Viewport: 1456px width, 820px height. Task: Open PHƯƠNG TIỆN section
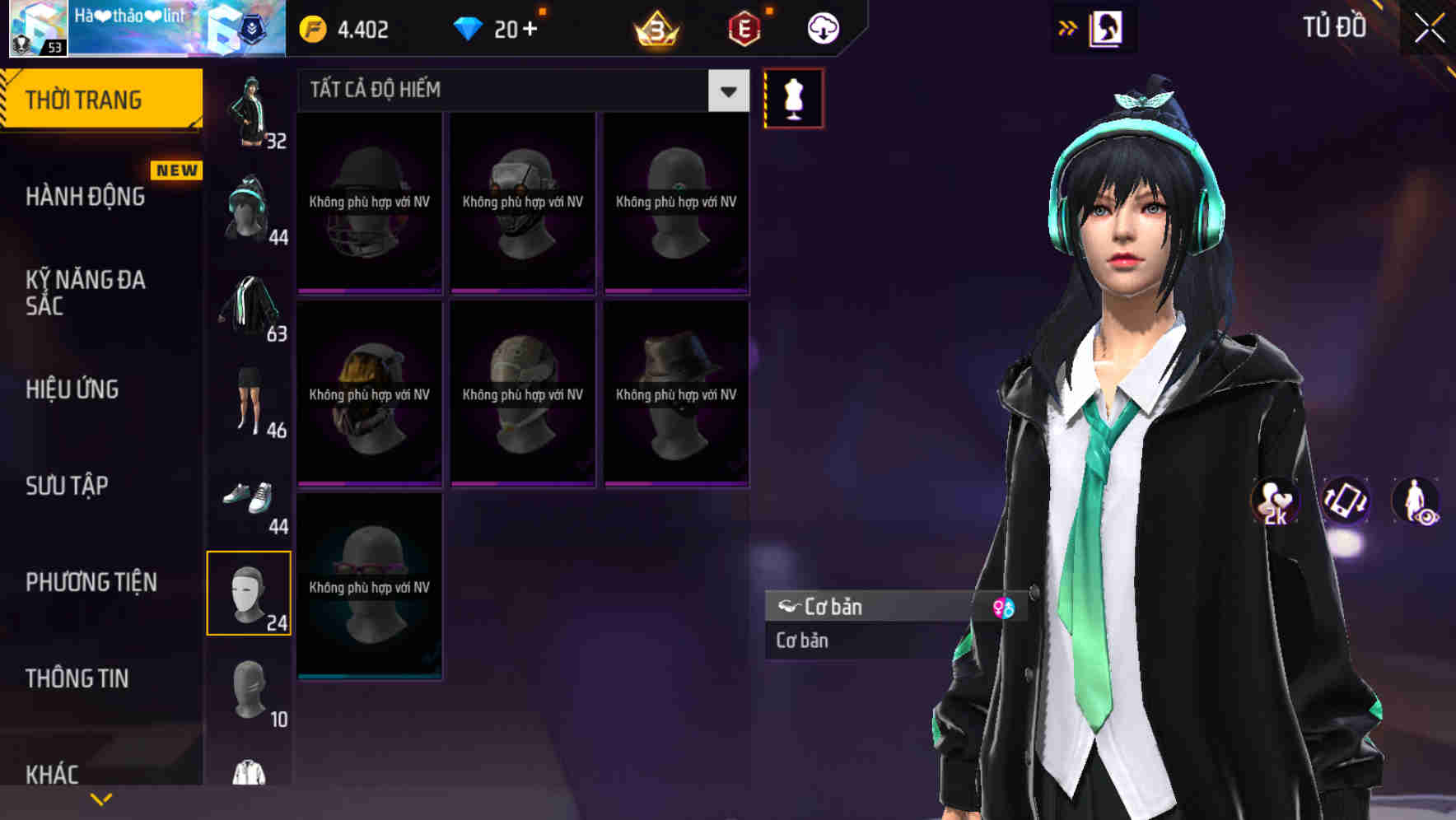point(91,581)
